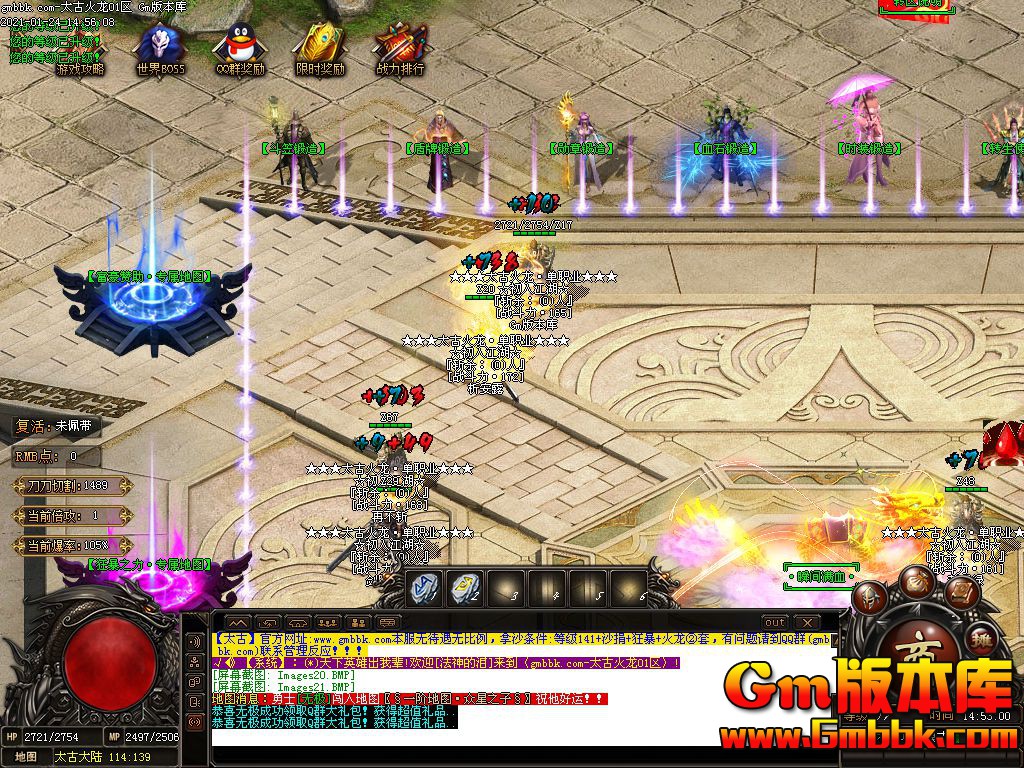Open the skill book button
The height and width of the screenshot is (768, 1024).
[962, 592]
